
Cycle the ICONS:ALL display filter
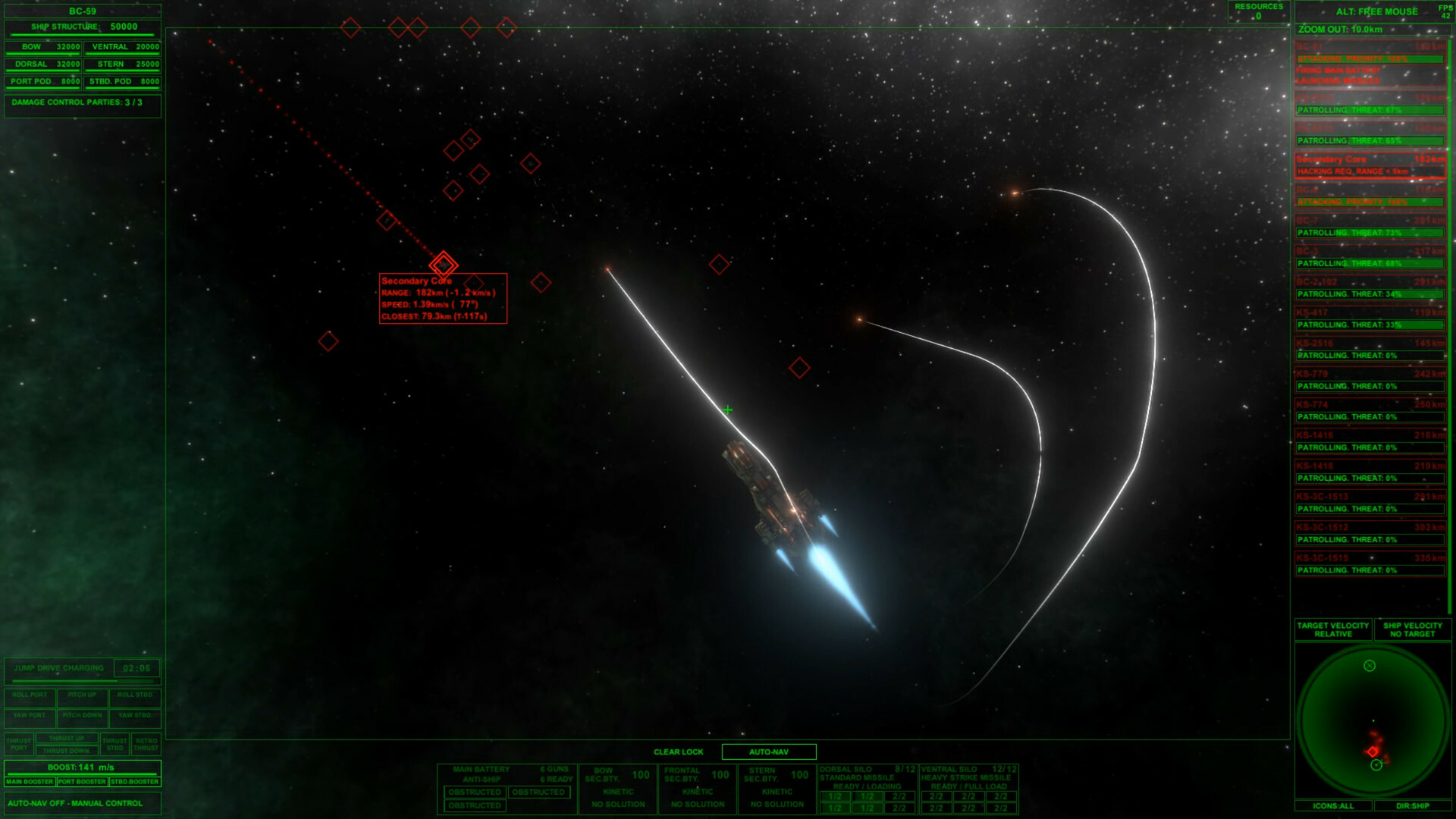[x=1332, y=806]
